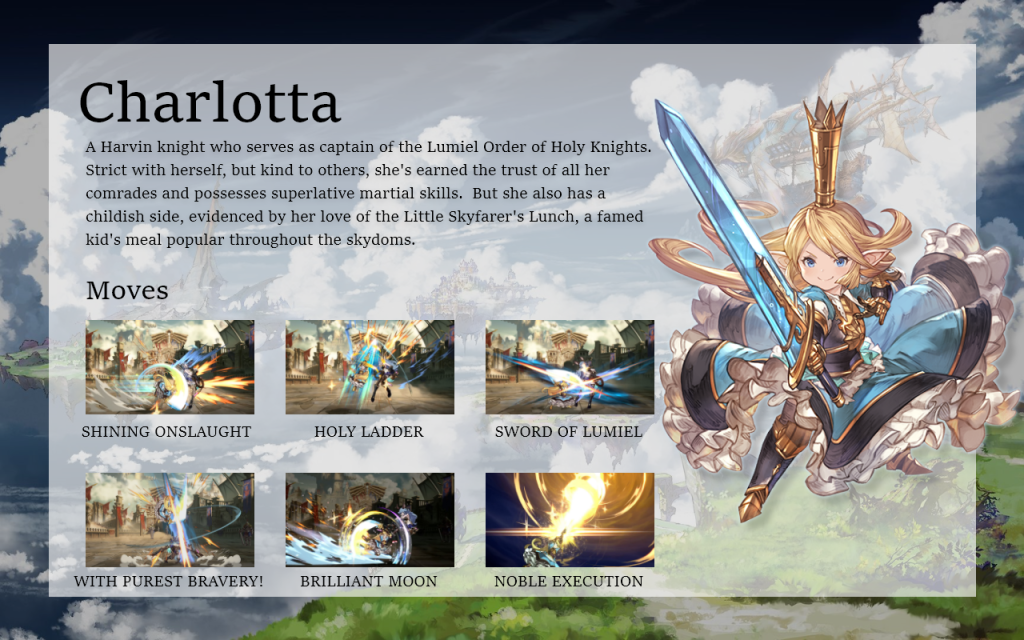This screenshot has height=640, width=1024.
Task: Click the Noble Execution move thumbnail
Action: coord(569,520)
